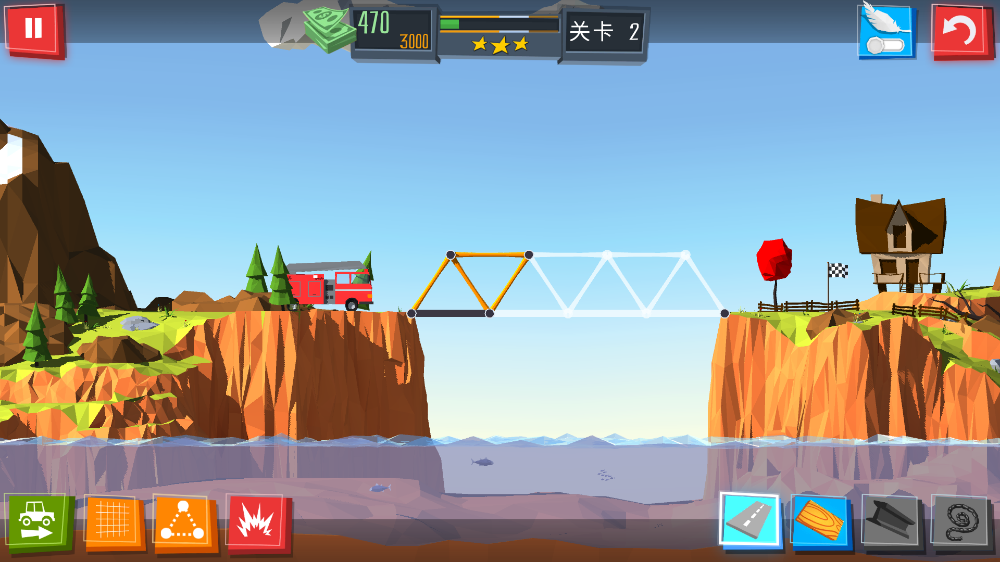This screenshot has width=1000, height=562.
Task: Undo the last action with red arrow
Action: tap(959, 31)
